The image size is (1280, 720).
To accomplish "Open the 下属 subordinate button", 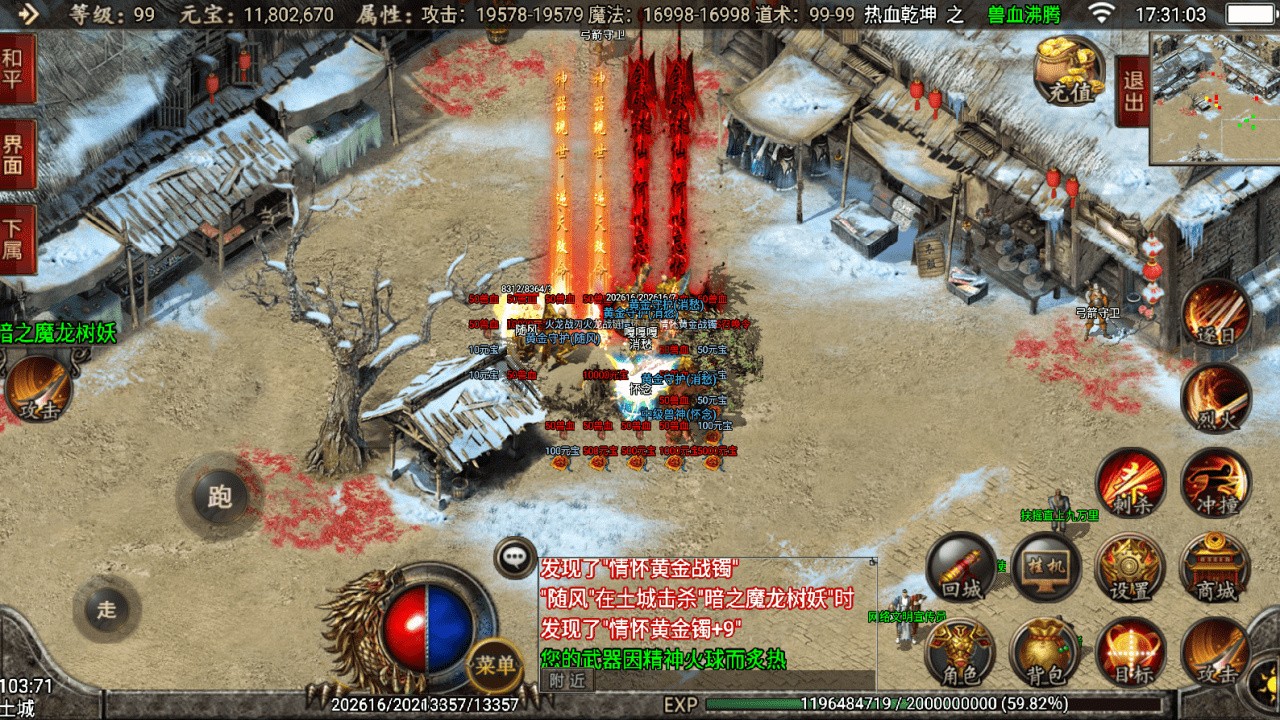I will coord(17,239).
